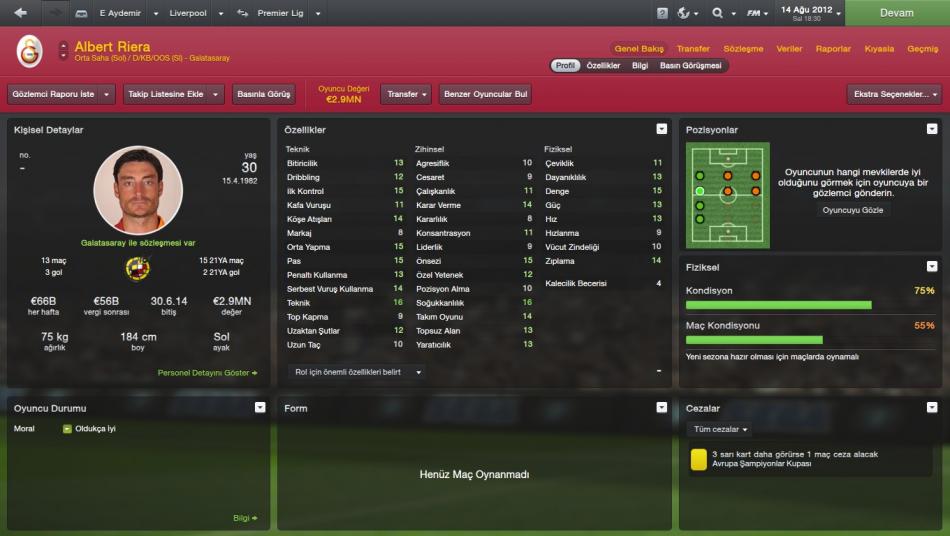Image resolution: width=950 pixels, height=536 pixels.
Task: Open the Sözleşme tab
Action: click(743, 48)
